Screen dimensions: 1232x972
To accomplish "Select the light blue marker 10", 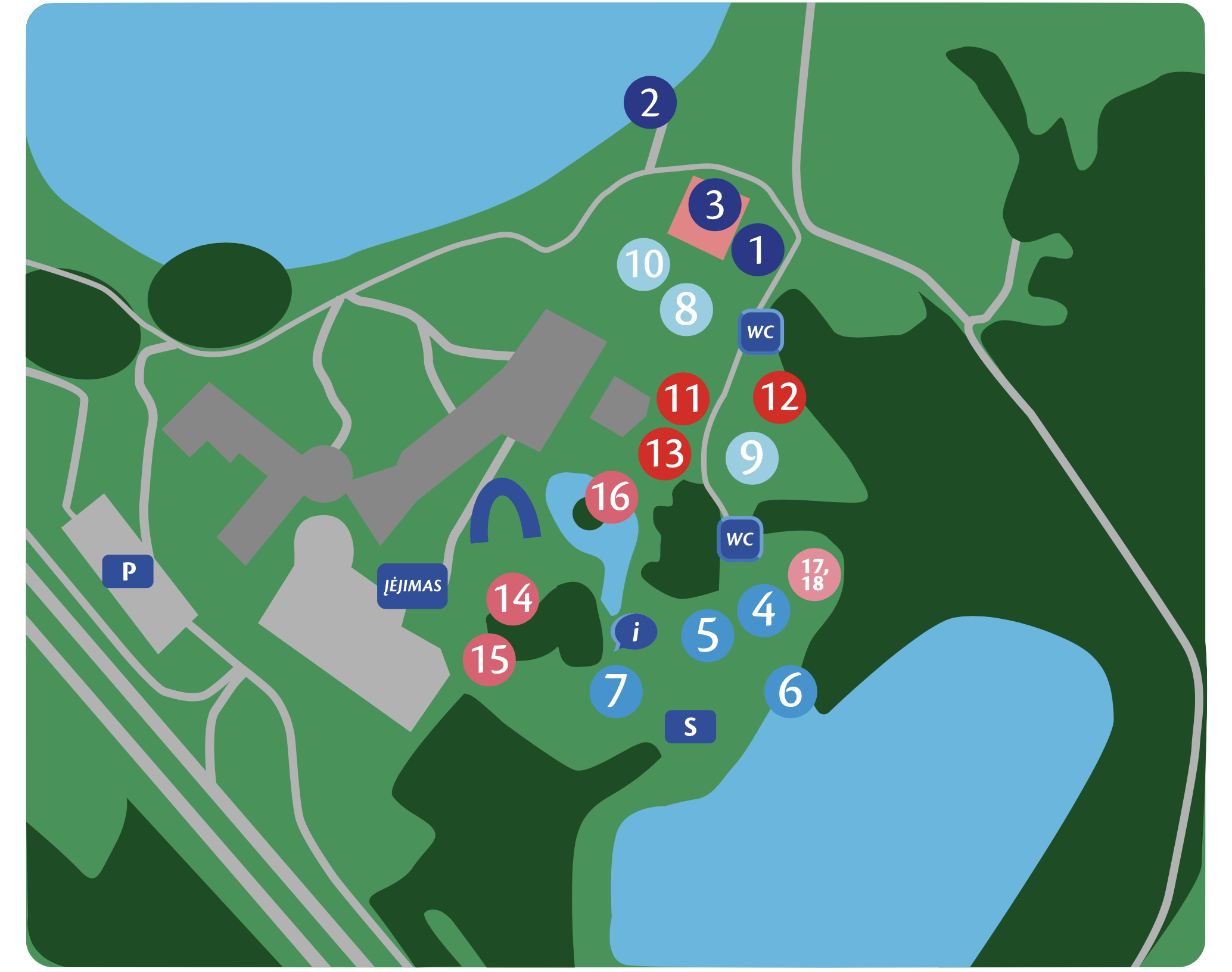I will tap(643, 264).
